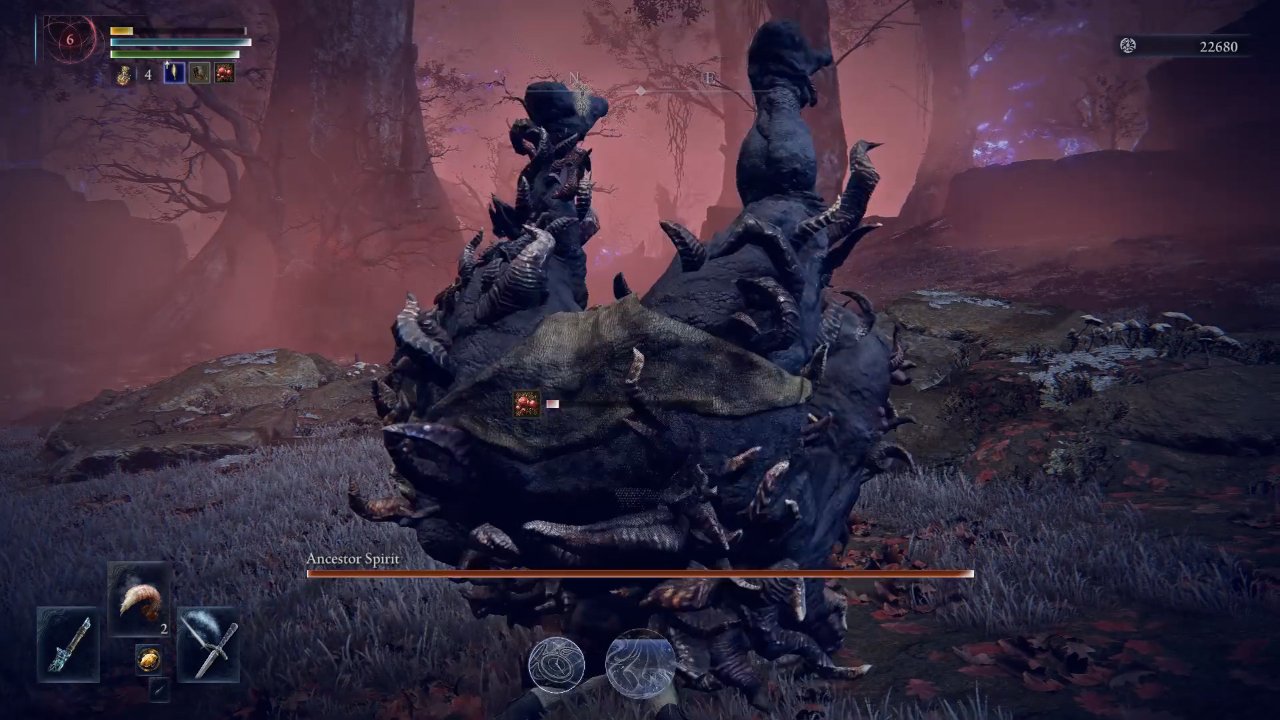This screenshot has width=1280, height=720.
Task: Inspect the red berries status icon in top bar
Action: (224, 73)
